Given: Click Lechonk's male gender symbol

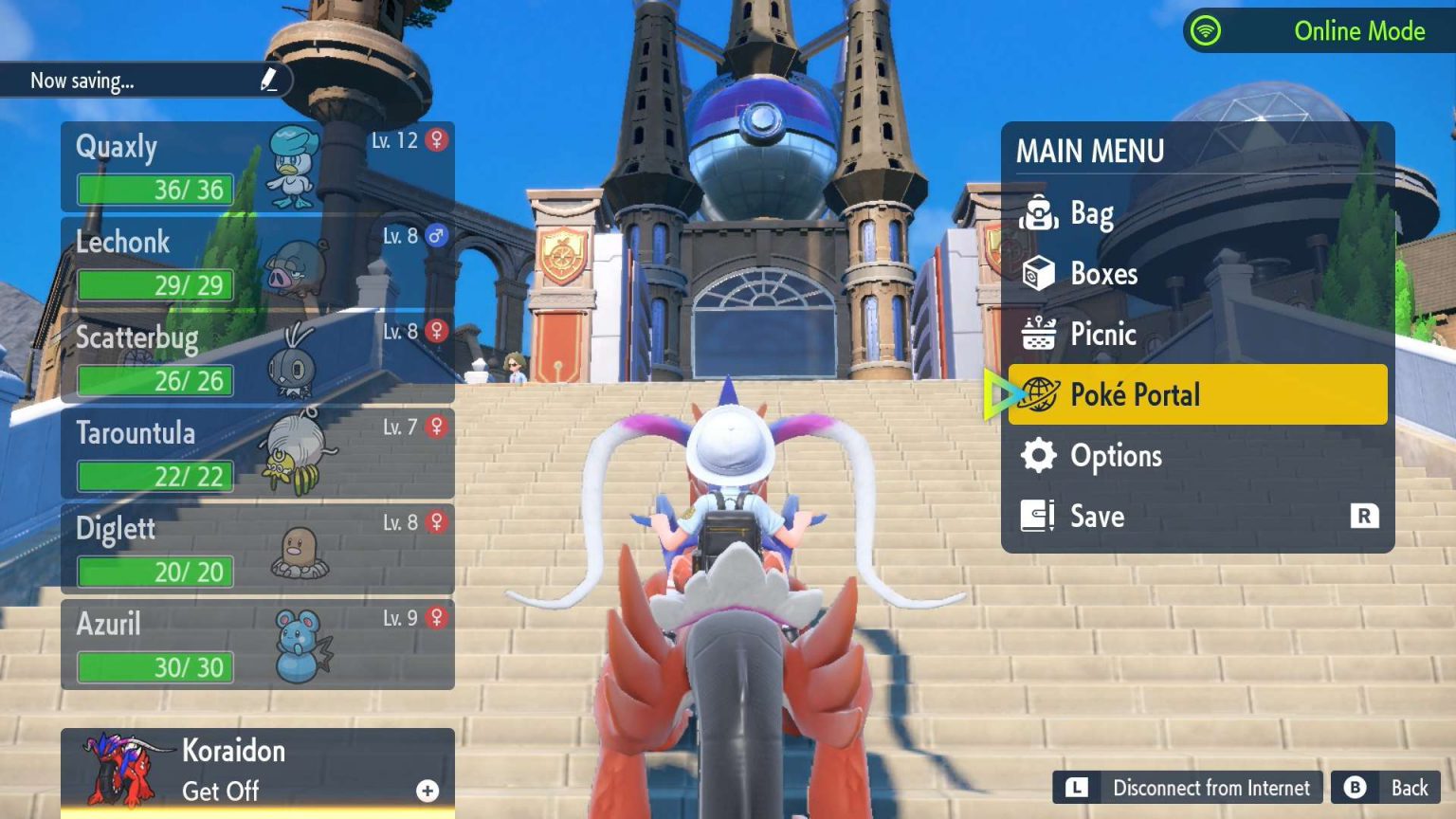Looking at the screenshot, I should (x=434, y=233).
